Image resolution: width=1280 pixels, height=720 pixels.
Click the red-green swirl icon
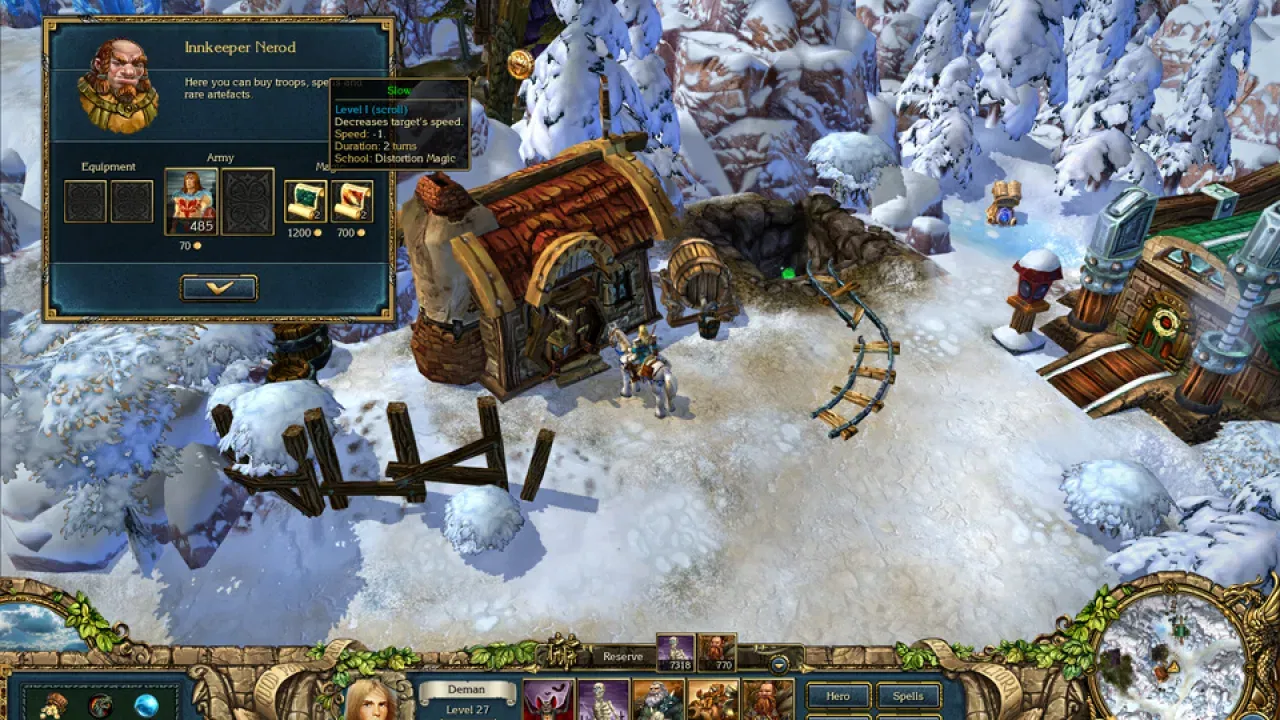pyautogui.click(x=100, y=706)
